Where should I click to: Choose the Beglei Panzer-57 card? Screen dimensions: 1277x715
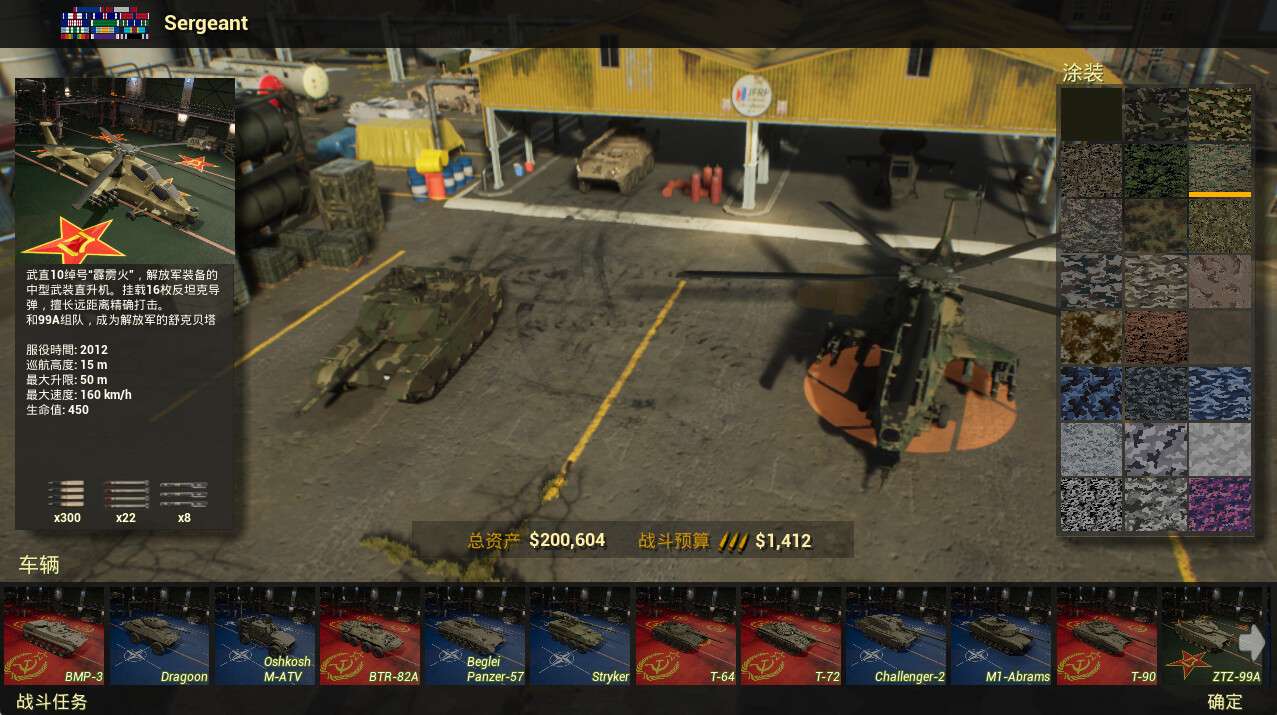(x=475, y=636)
